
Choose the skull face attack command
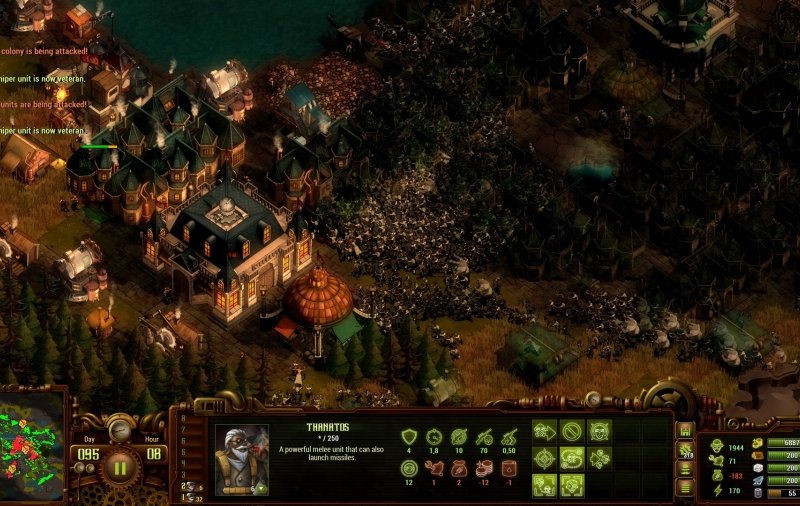[599, 432]
